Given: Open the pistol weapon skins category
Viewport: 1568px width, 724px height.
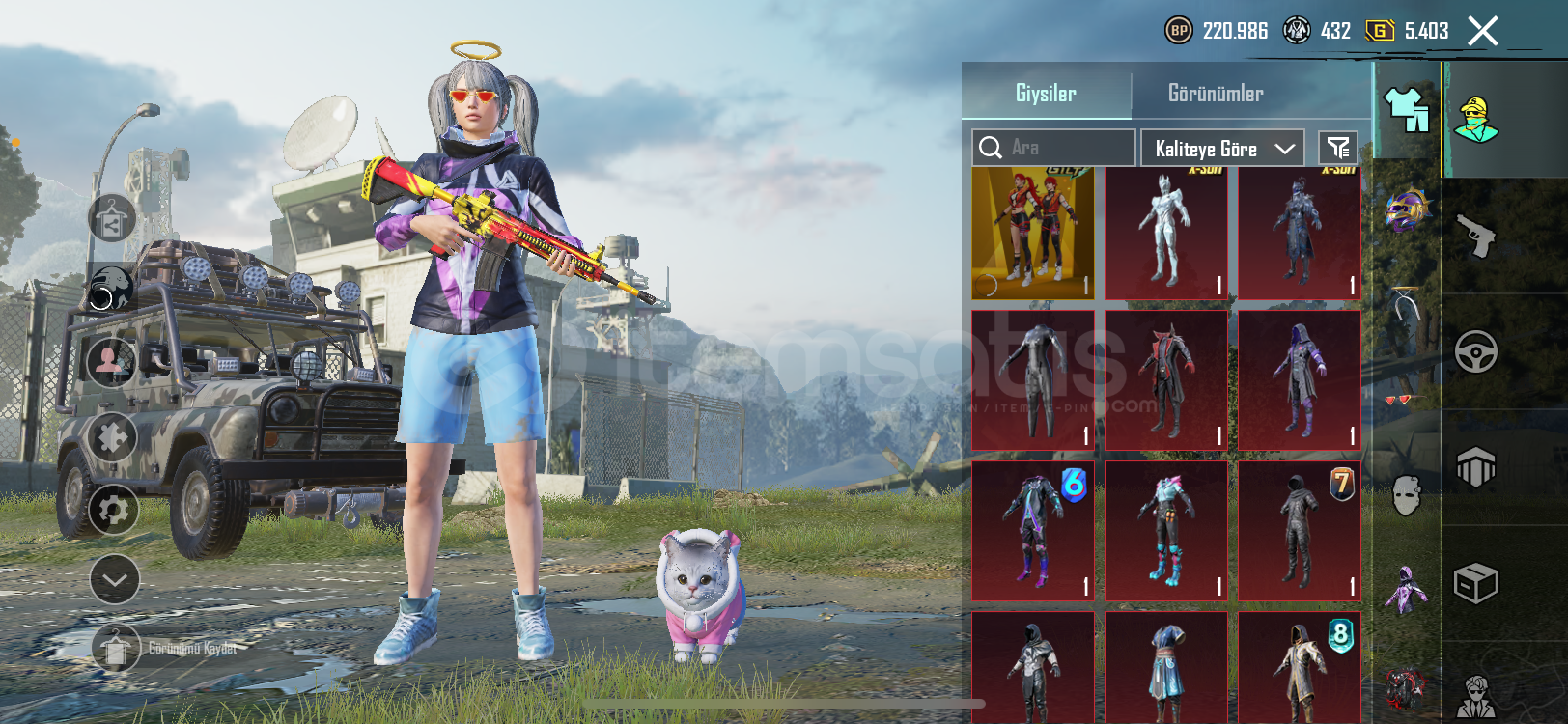Looking at the screenshot, I should pos(1476,237).
